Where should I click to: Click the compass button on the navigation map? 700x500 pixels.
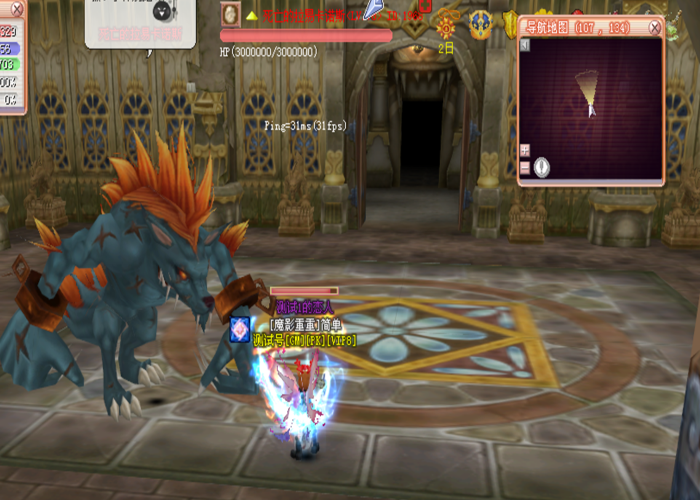(542, 166)
